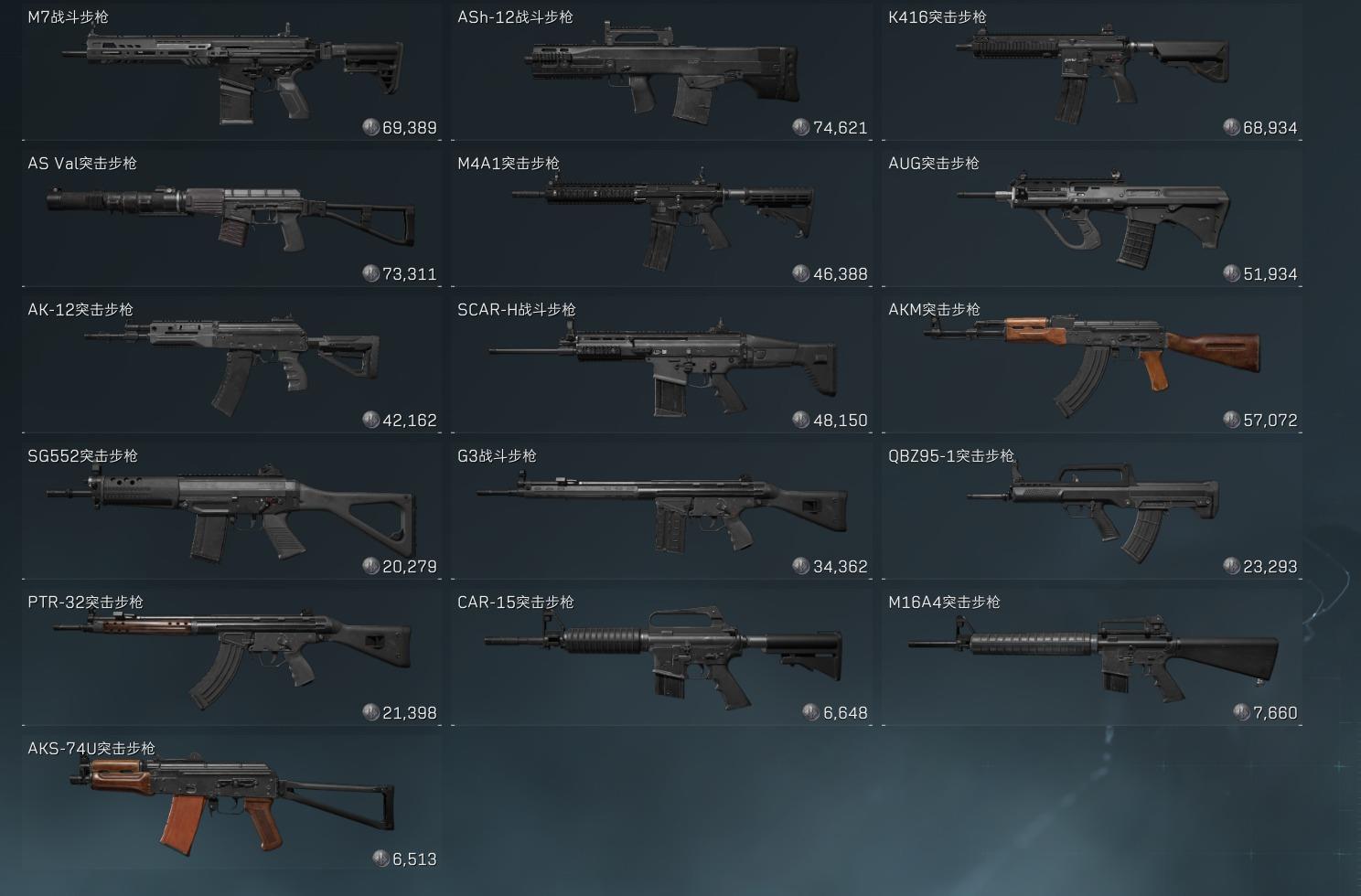Click the PTR-32 assault rifle card
Screen dimensions: 1361x896
click(231, 658)
